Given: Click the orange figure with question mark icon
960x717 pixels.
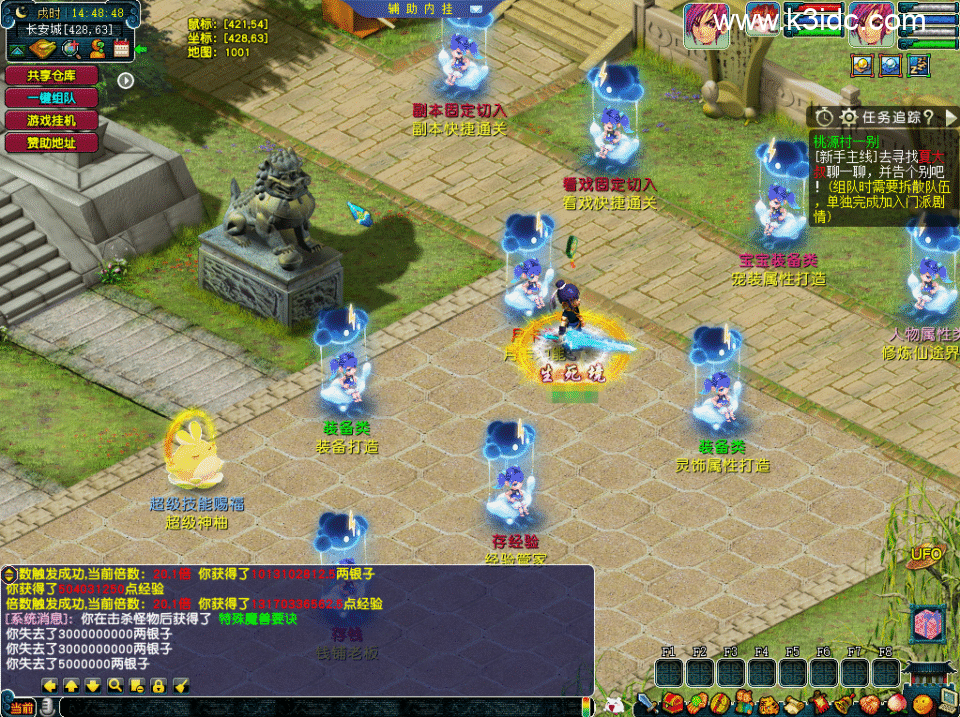Looking at the screenshot, I should tap(97, 48).
